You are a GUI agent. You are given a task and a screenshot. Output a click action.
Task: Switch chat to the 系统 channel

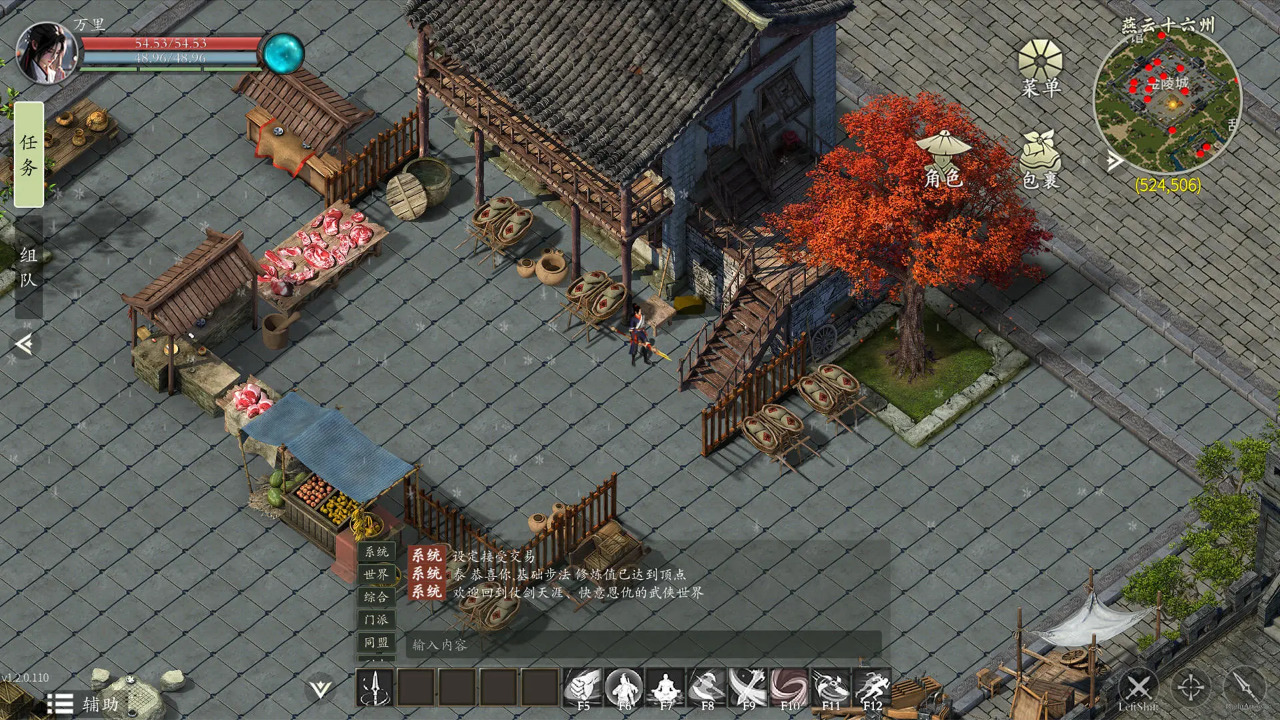[377, 552]
